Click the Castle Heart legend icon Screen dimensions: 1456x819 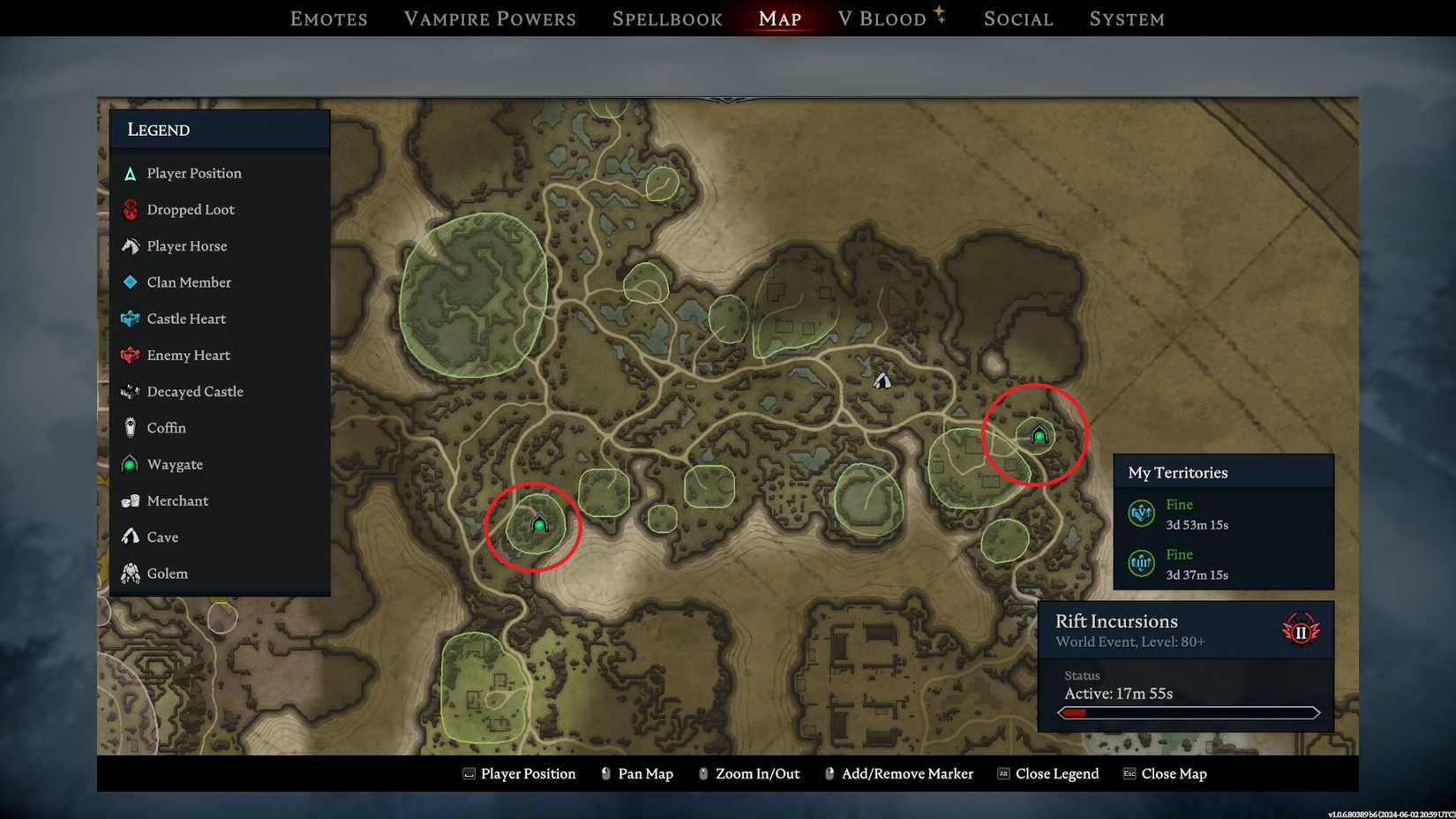(130, 319)
